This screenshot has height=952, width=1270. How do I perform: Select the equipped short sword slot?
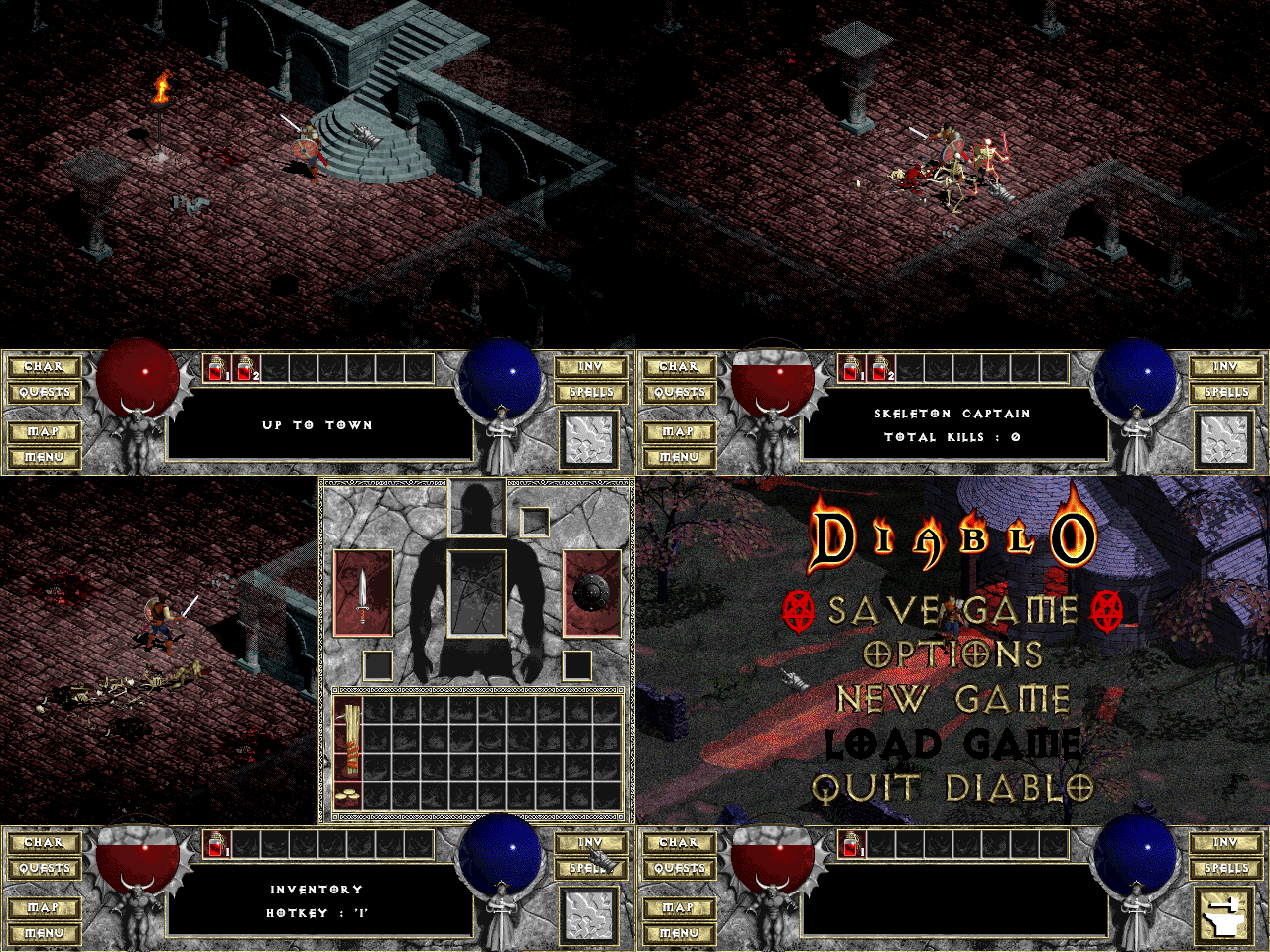point(363,593)
